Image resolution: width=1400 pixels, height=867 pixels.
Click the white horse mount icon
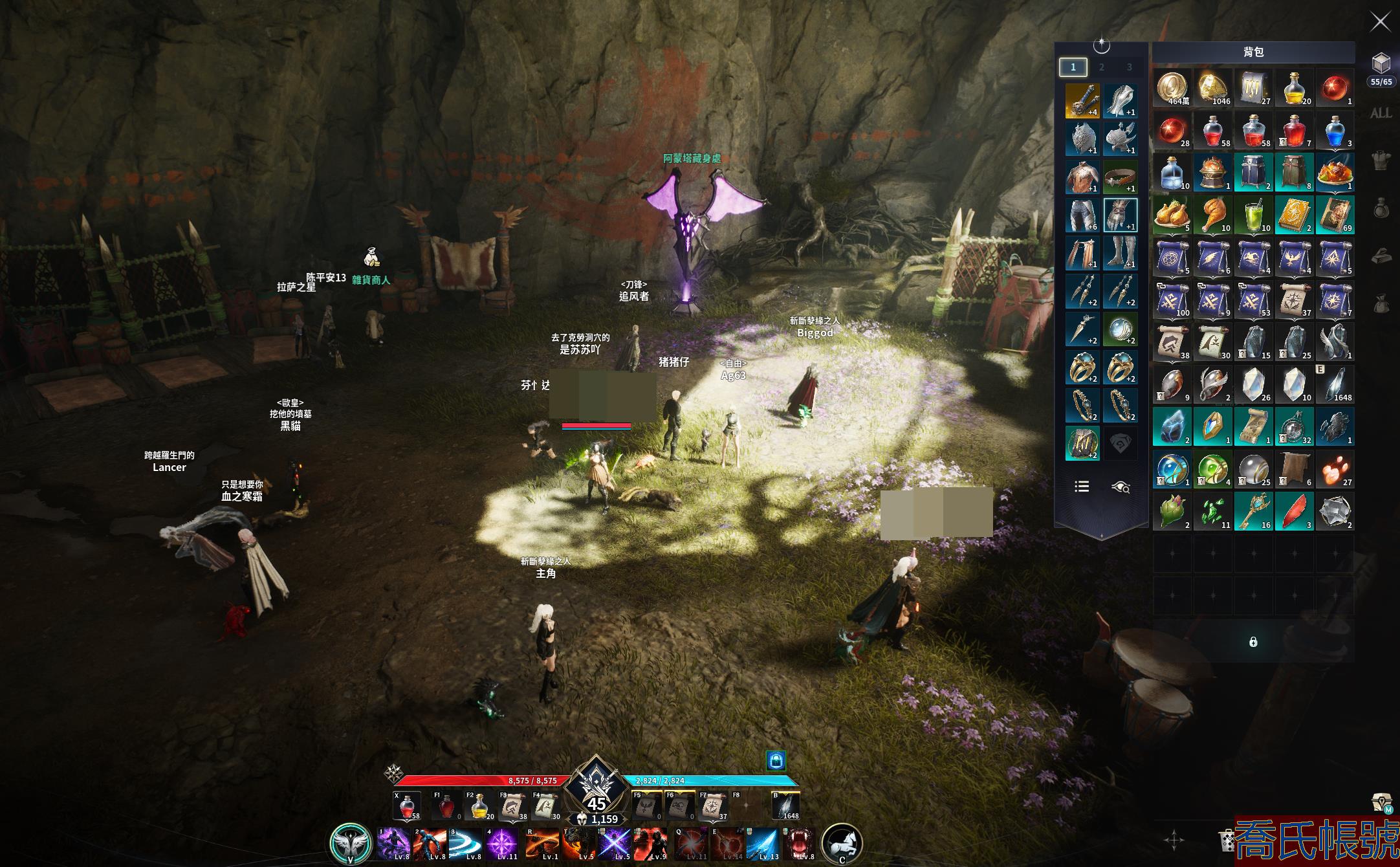842,843
